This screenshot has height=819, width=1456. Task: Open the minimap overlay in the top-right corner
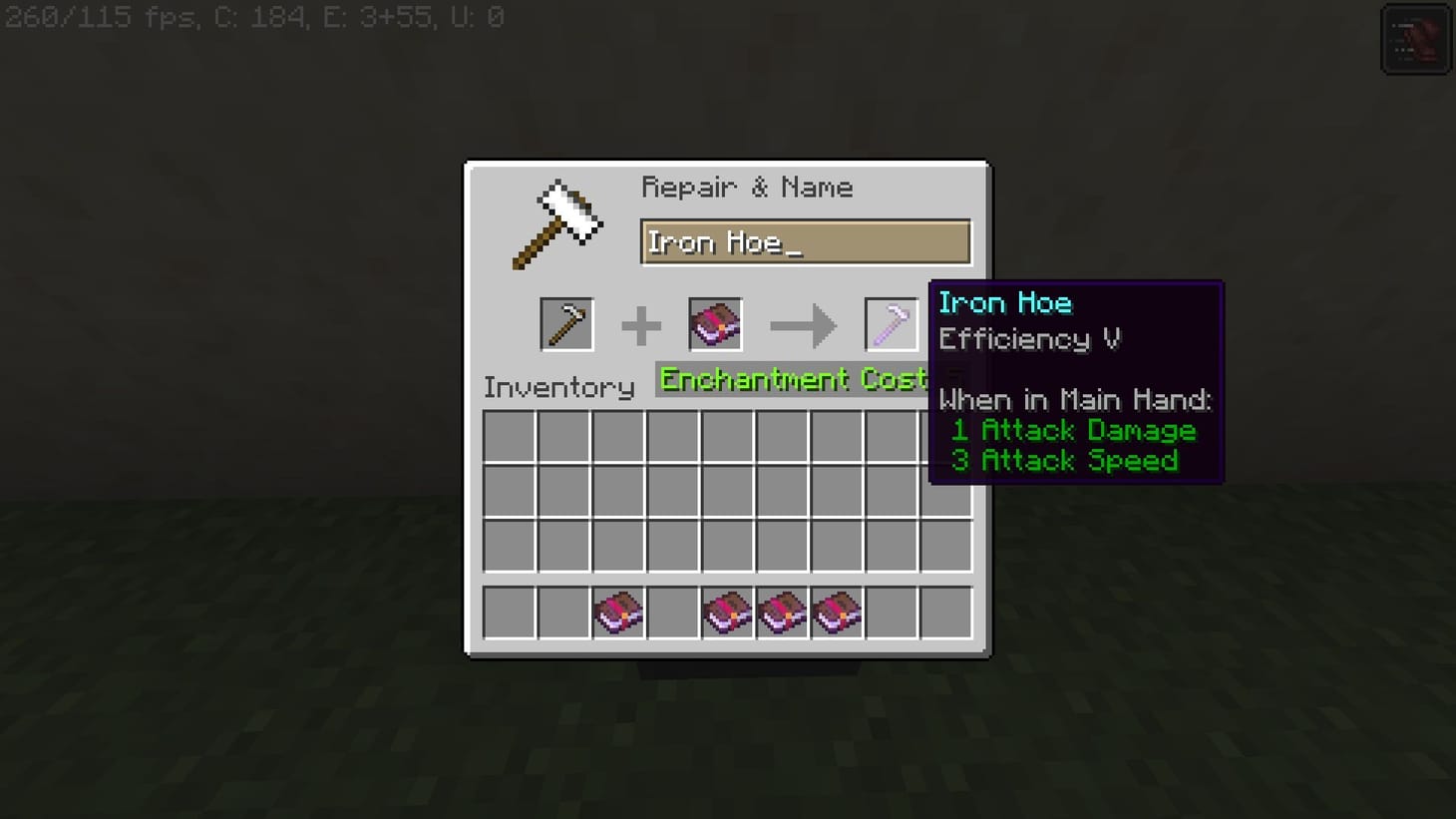click(x=1415, y=38)
